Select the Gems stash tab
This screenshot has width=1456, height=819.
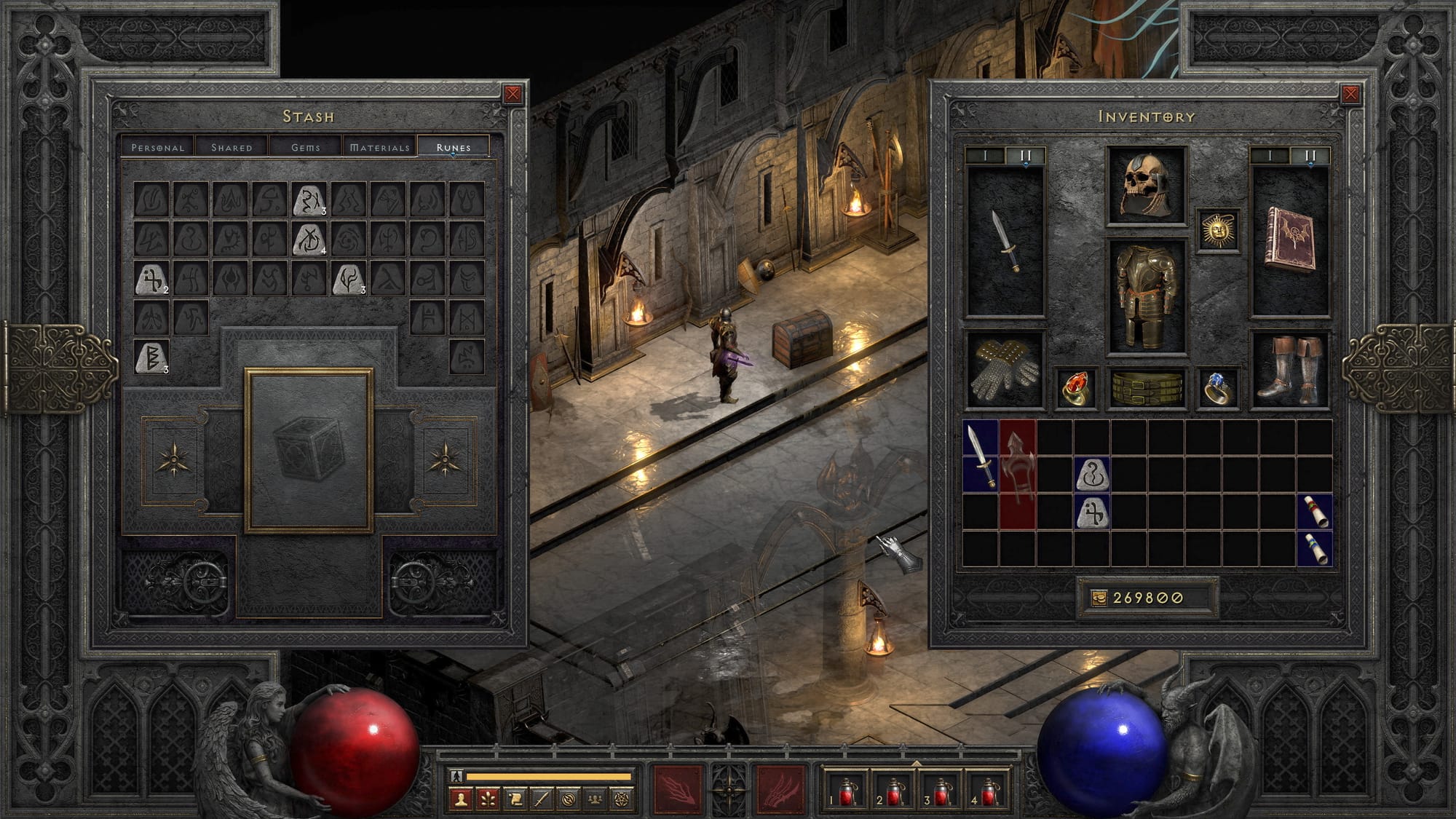click(306, 147)
